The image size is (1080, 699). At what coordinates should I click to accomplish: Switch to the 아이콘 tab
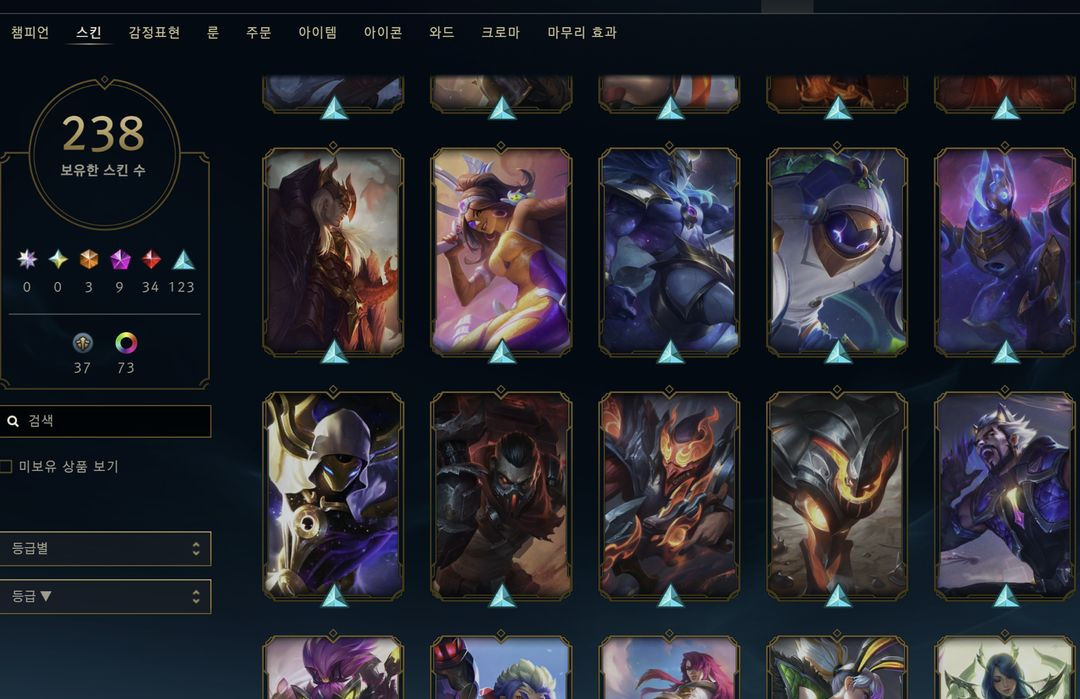point(383,33)
